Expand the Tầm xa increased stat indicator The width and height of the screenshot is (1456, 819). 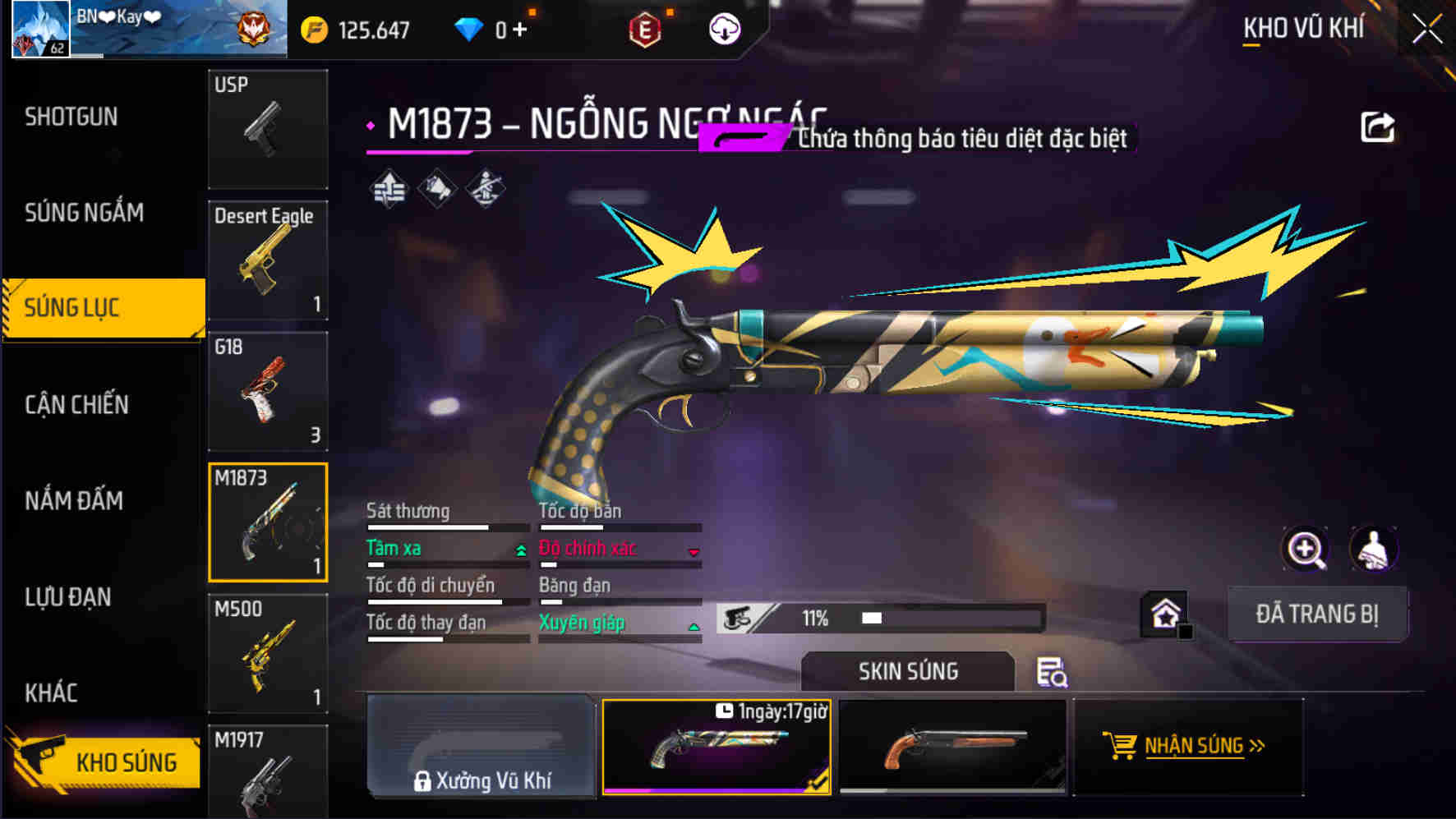click(520, 551)
